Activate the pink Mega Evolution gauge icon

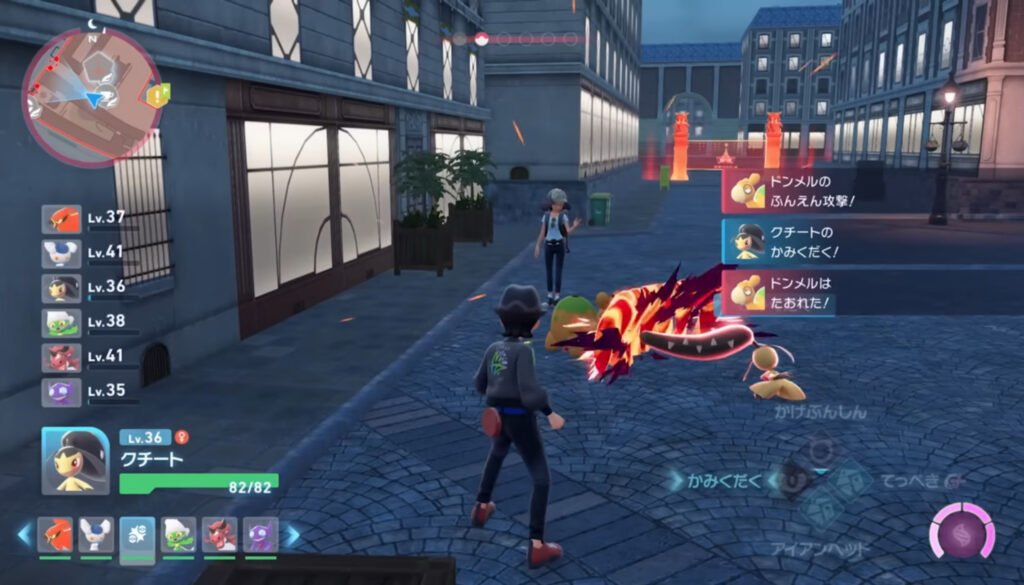(x=961, y=532)
